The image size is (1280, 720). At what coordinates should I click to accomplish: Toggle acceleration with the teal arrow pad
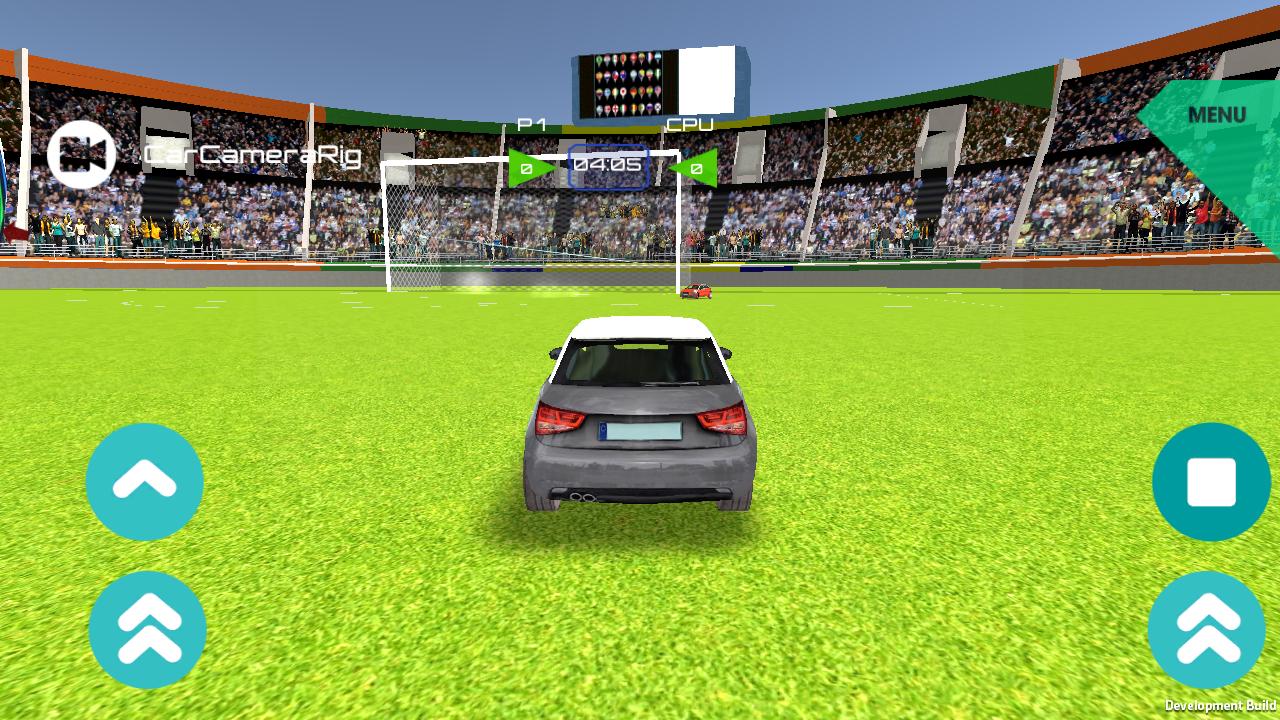145,483
